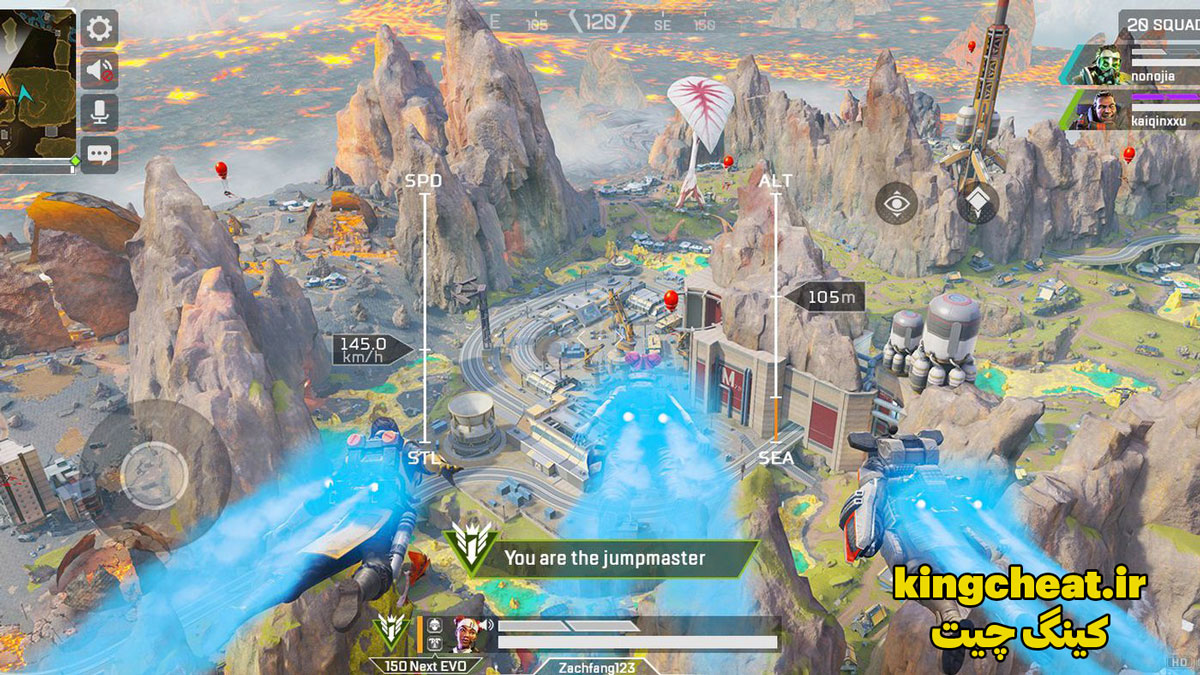The width and height of the screenshot is (1200, 675).
Task: Tap the eye free-look button
Action: 897,204
